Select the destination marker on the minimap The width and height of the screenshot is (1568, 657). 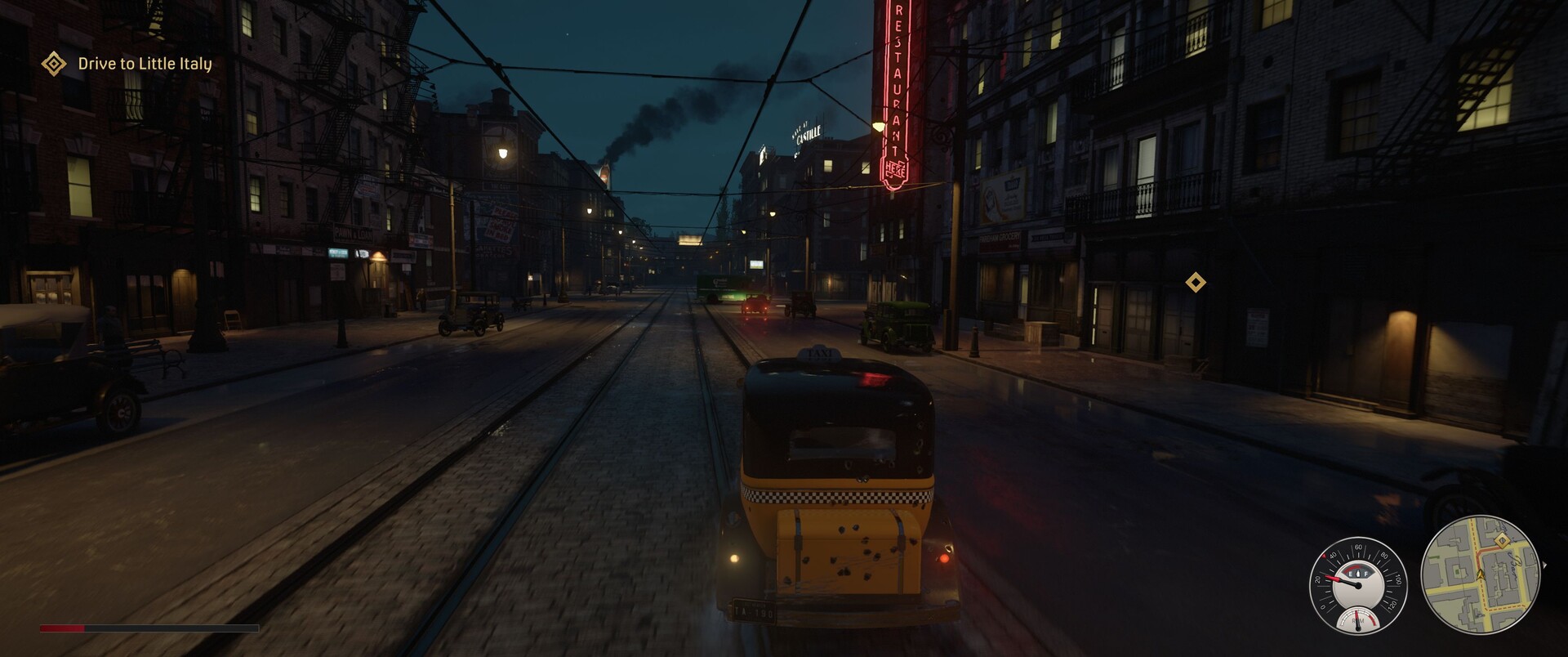point(1501,541)
